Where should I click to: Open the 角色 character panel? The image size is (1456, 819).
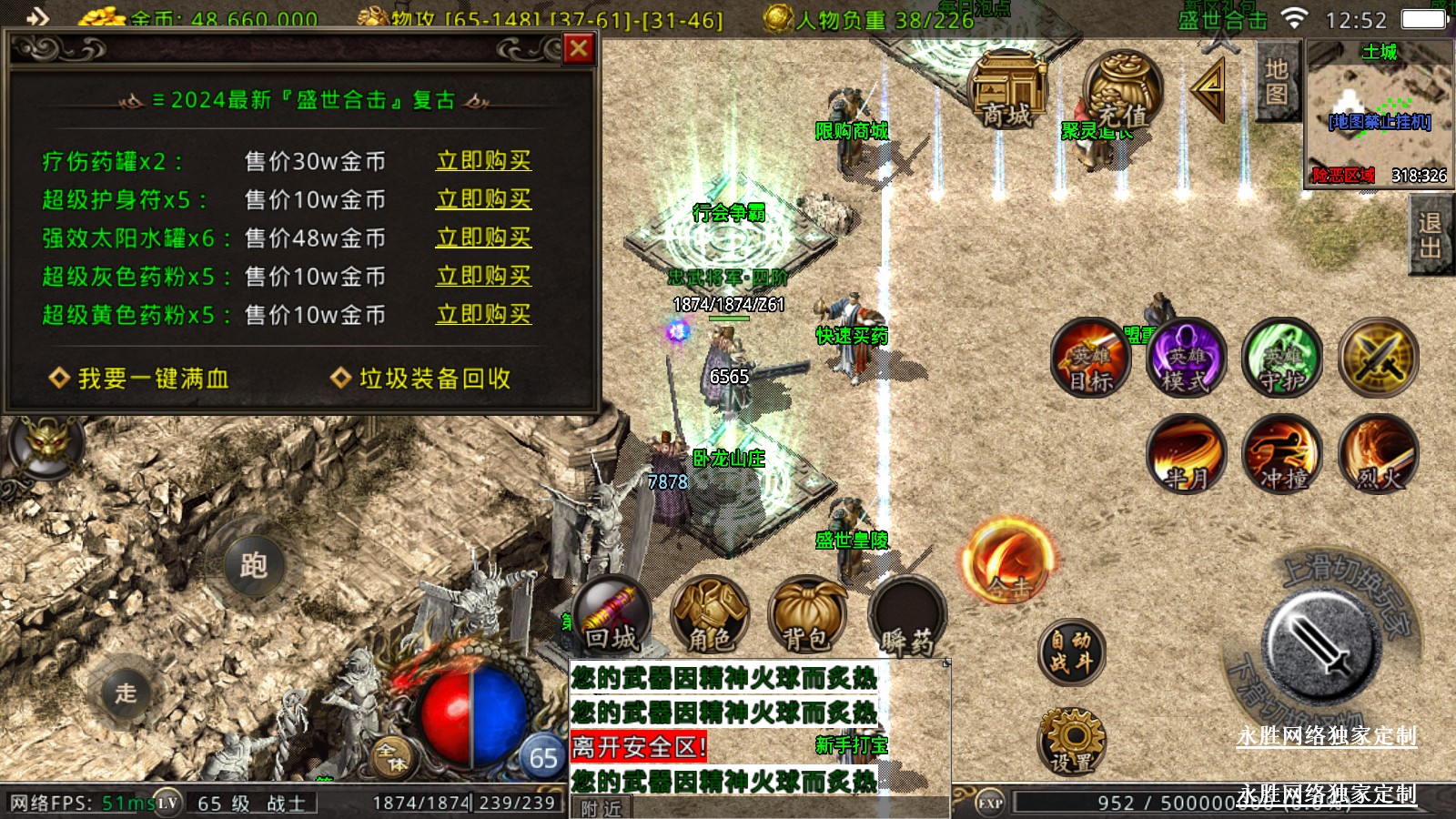point(710,616)
